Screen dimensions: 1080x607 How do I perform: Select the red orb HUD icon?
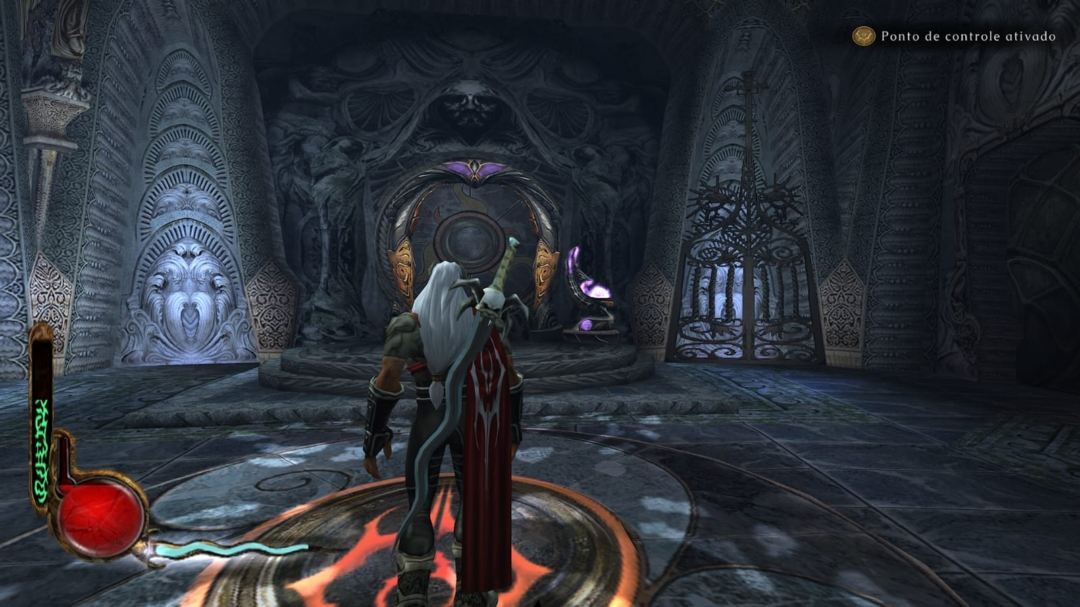pyautogui.click(x=99, y=516)
